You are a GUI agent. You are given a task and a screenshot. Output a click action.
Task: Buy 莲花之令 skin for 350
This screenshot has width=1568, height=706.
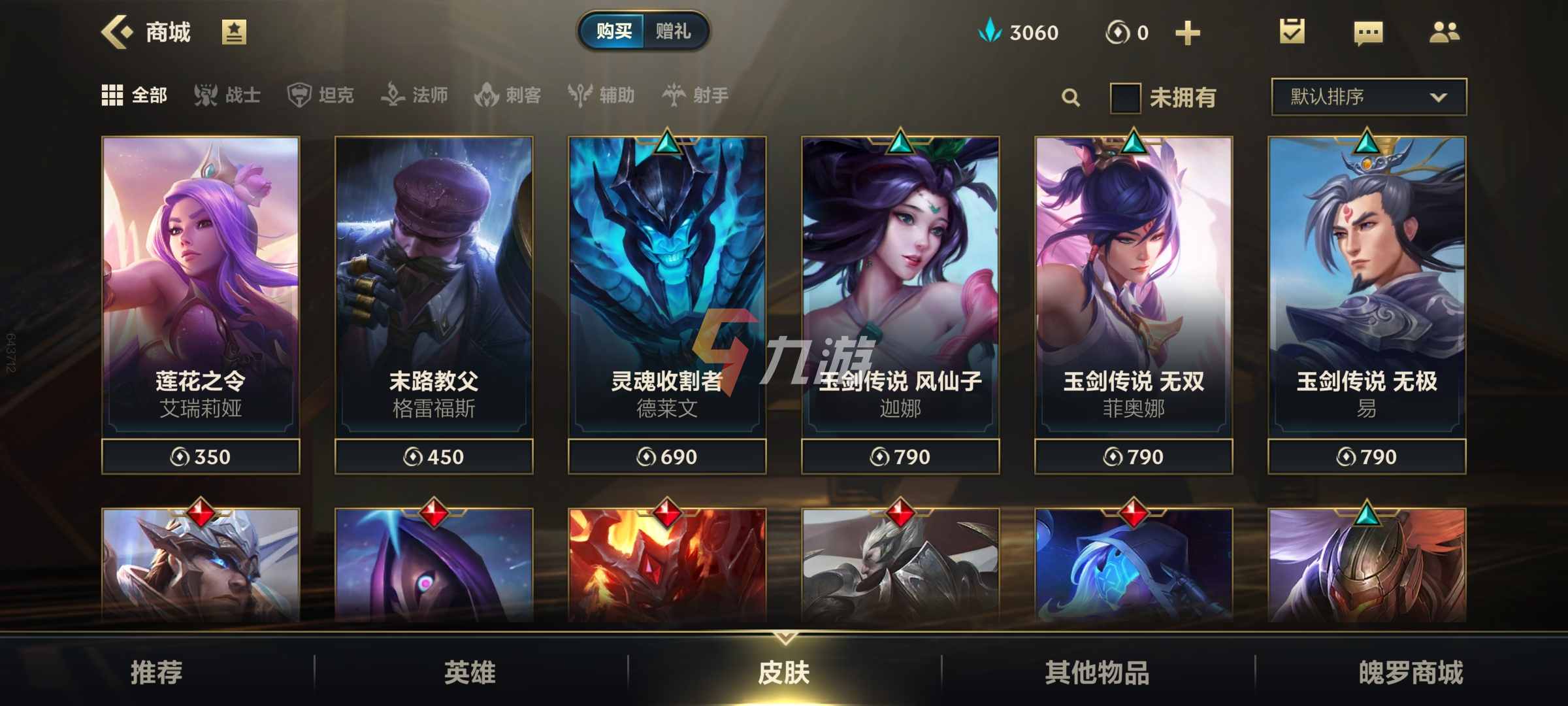pyautogui.click(x=200, y=456)
